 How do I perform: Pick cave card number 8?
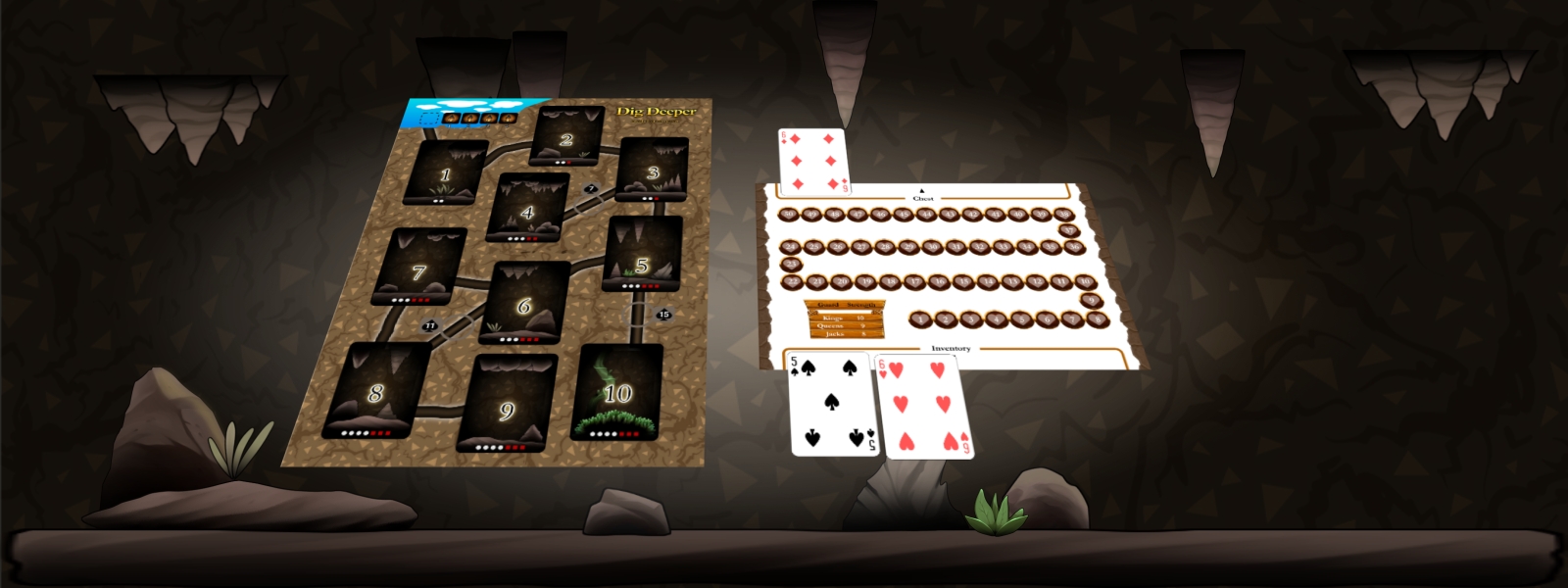[377, 391]
